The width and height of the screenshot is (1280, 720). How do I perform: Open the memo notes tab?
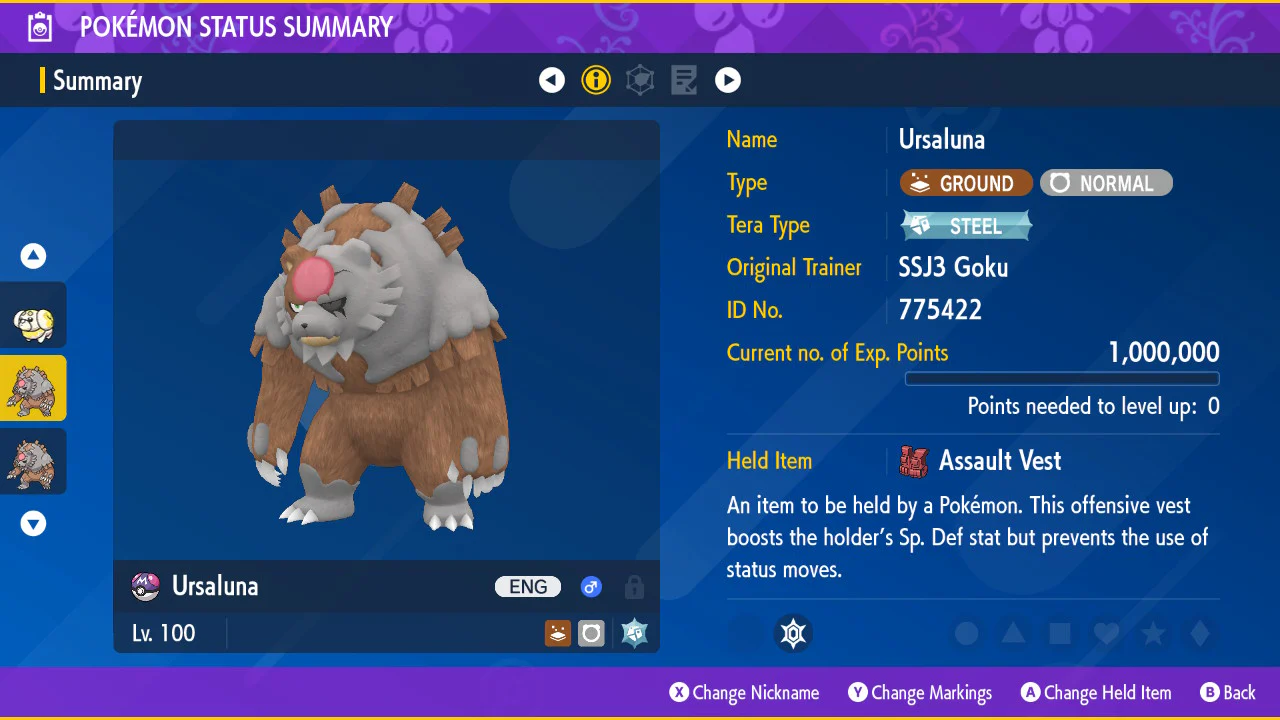point(684,80)
